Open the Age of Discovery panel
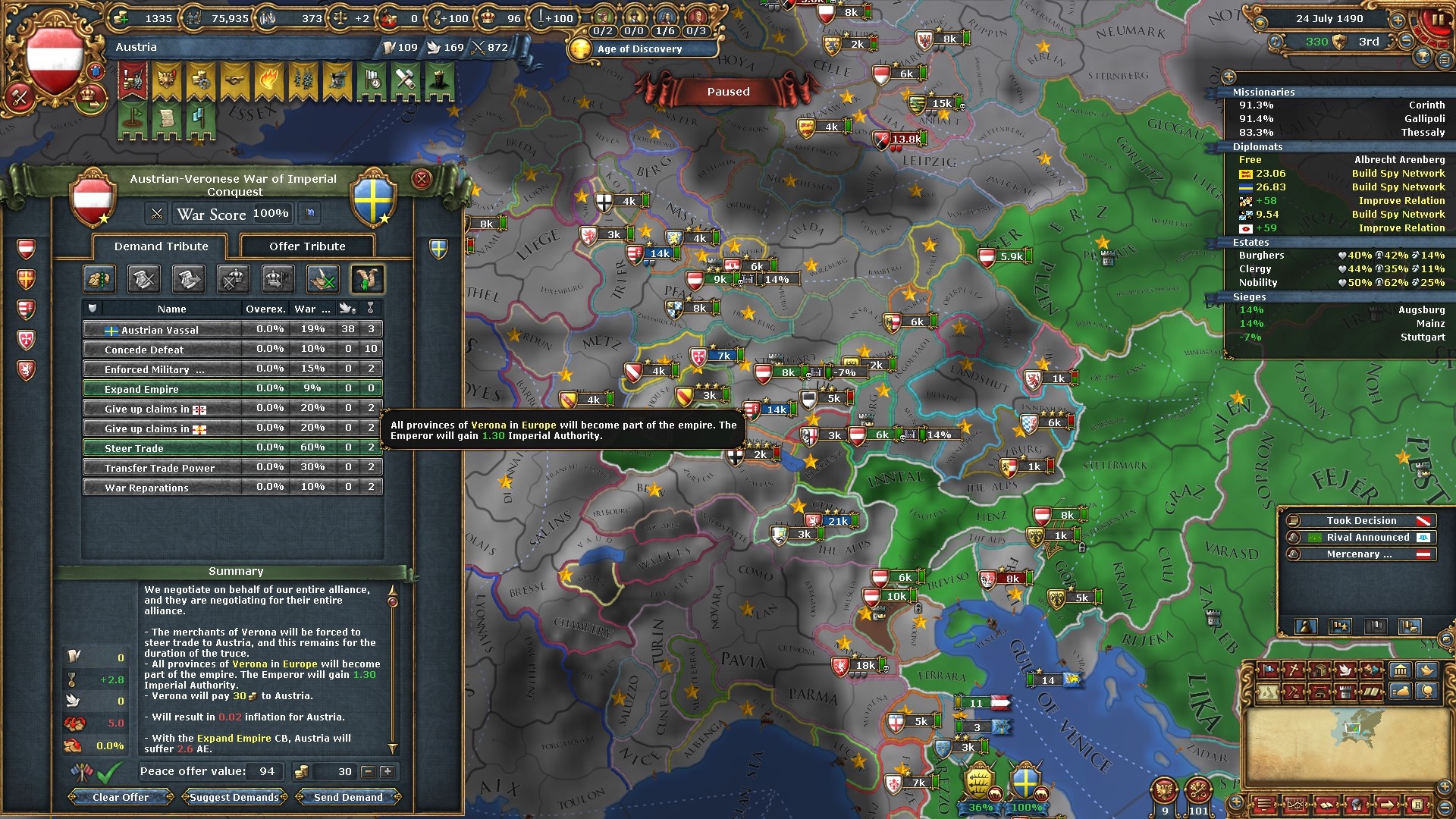 coord(639,49)
